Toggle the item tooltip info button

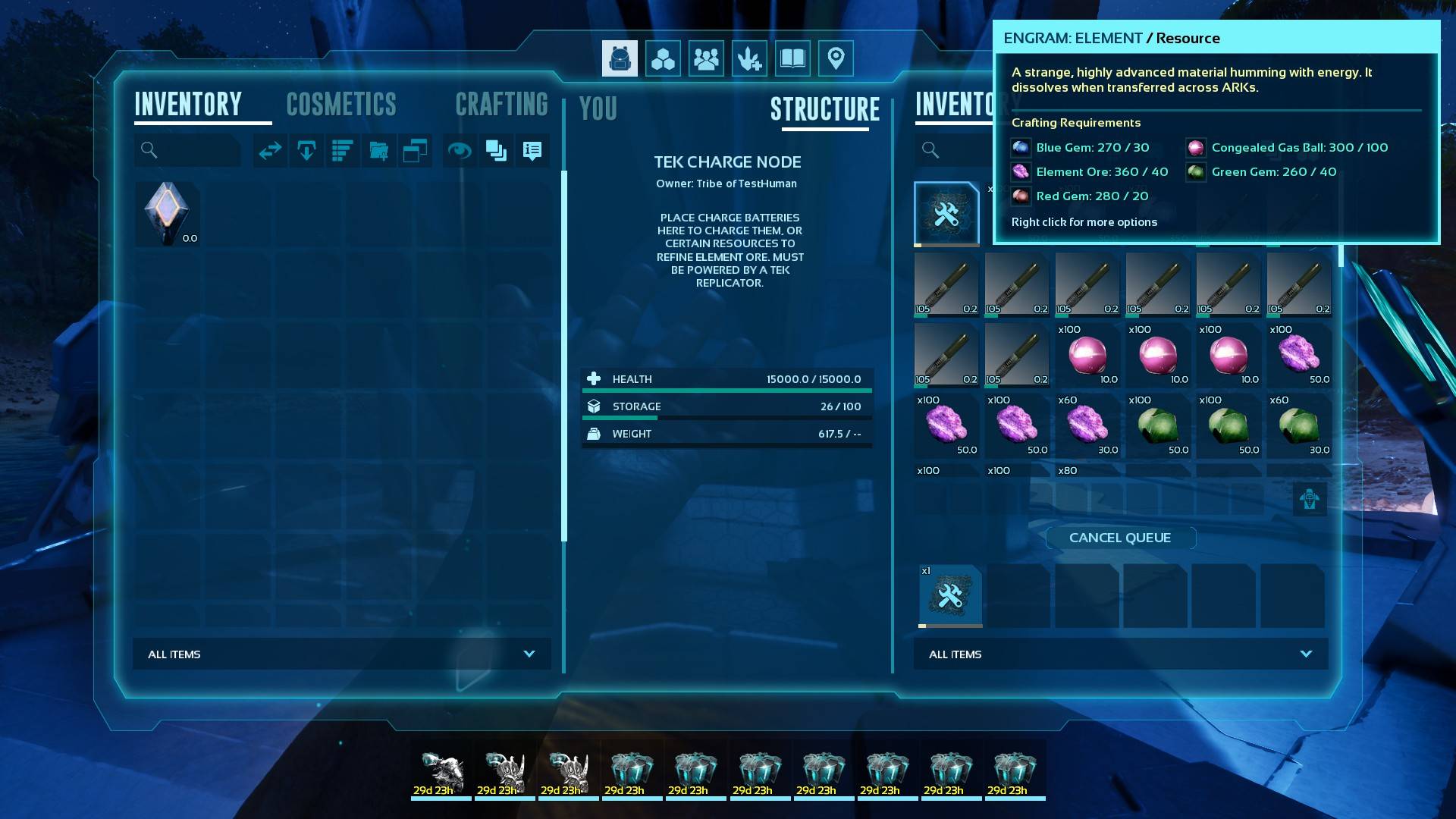click(x=532, y=151)
